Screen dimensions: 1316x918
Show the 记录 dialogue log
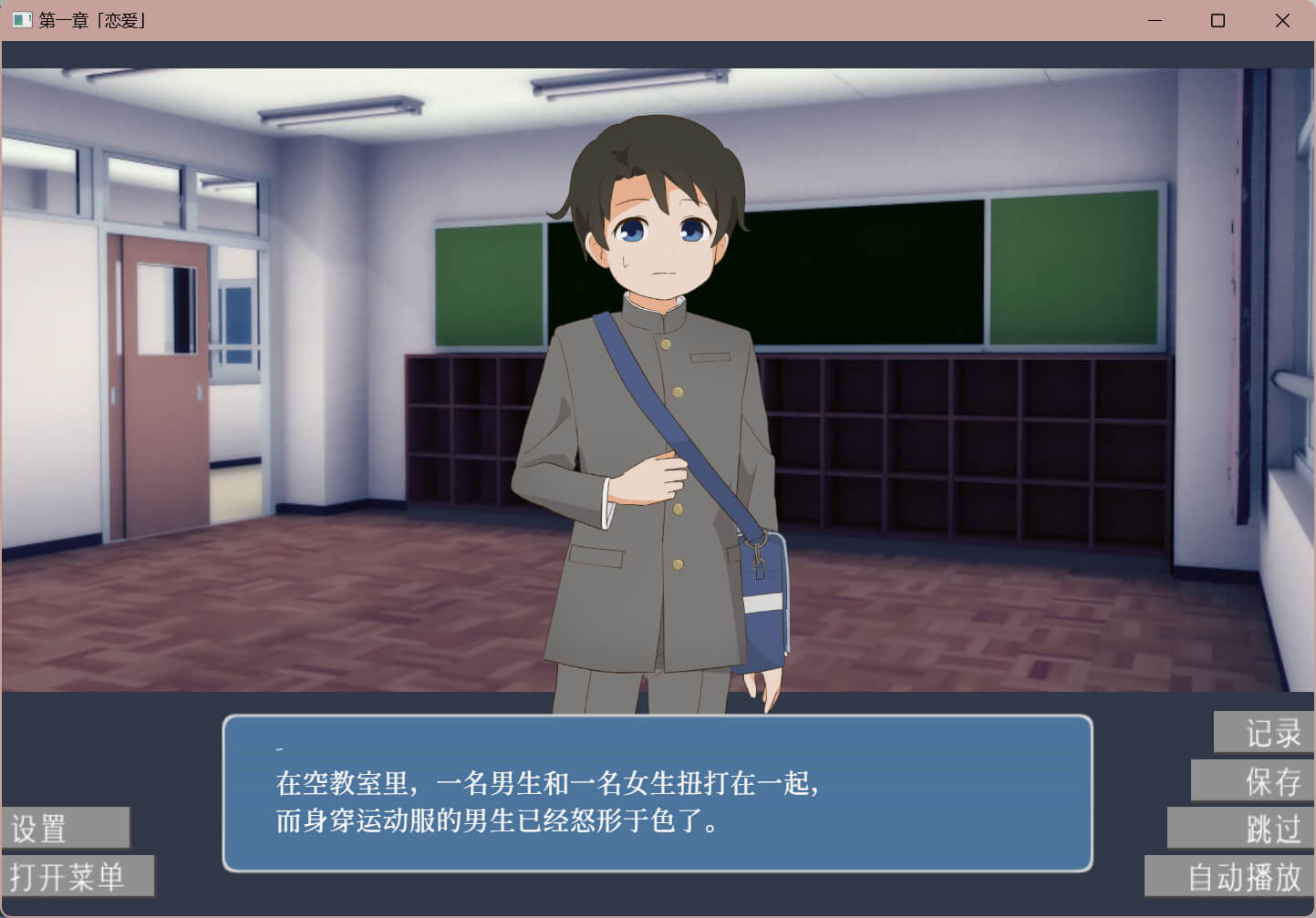click(1264, 733)
